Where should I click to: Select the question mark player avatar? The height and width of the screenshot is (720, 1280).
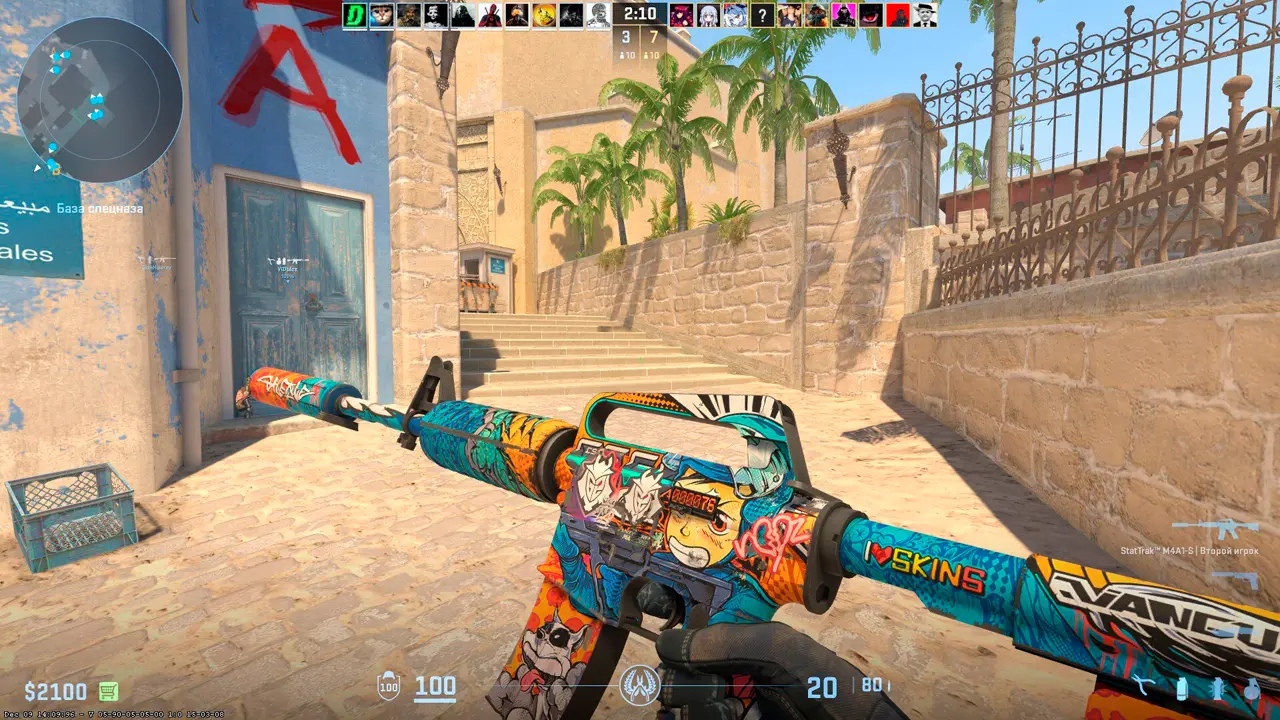[x=762, y=15]
